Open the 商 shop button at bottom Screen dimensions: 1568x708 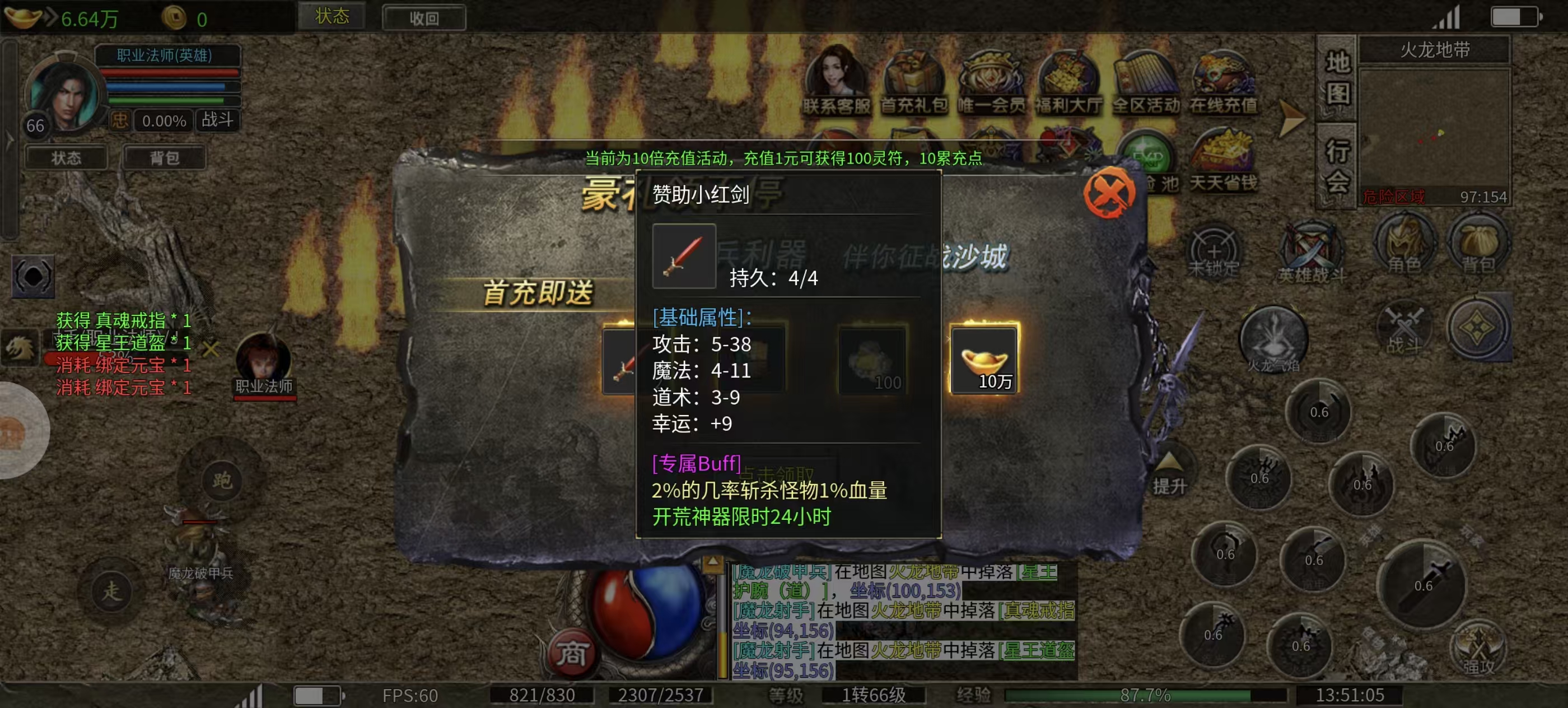click(x=571, y=654)
